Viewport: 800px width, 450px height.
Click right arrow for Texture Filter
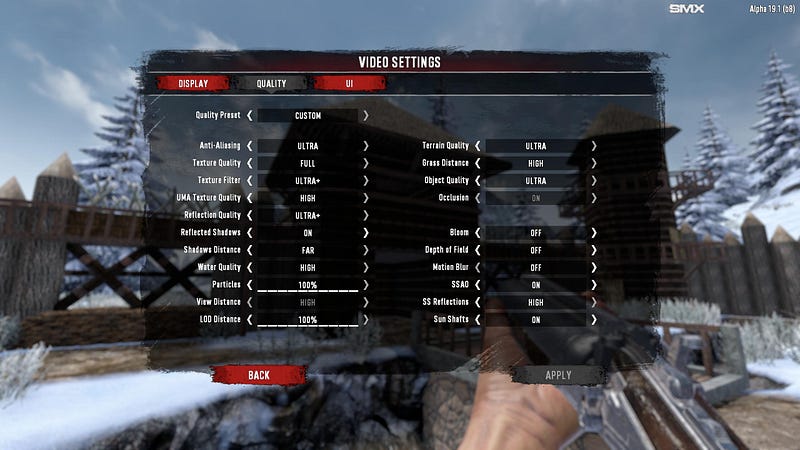click(366, 180)
